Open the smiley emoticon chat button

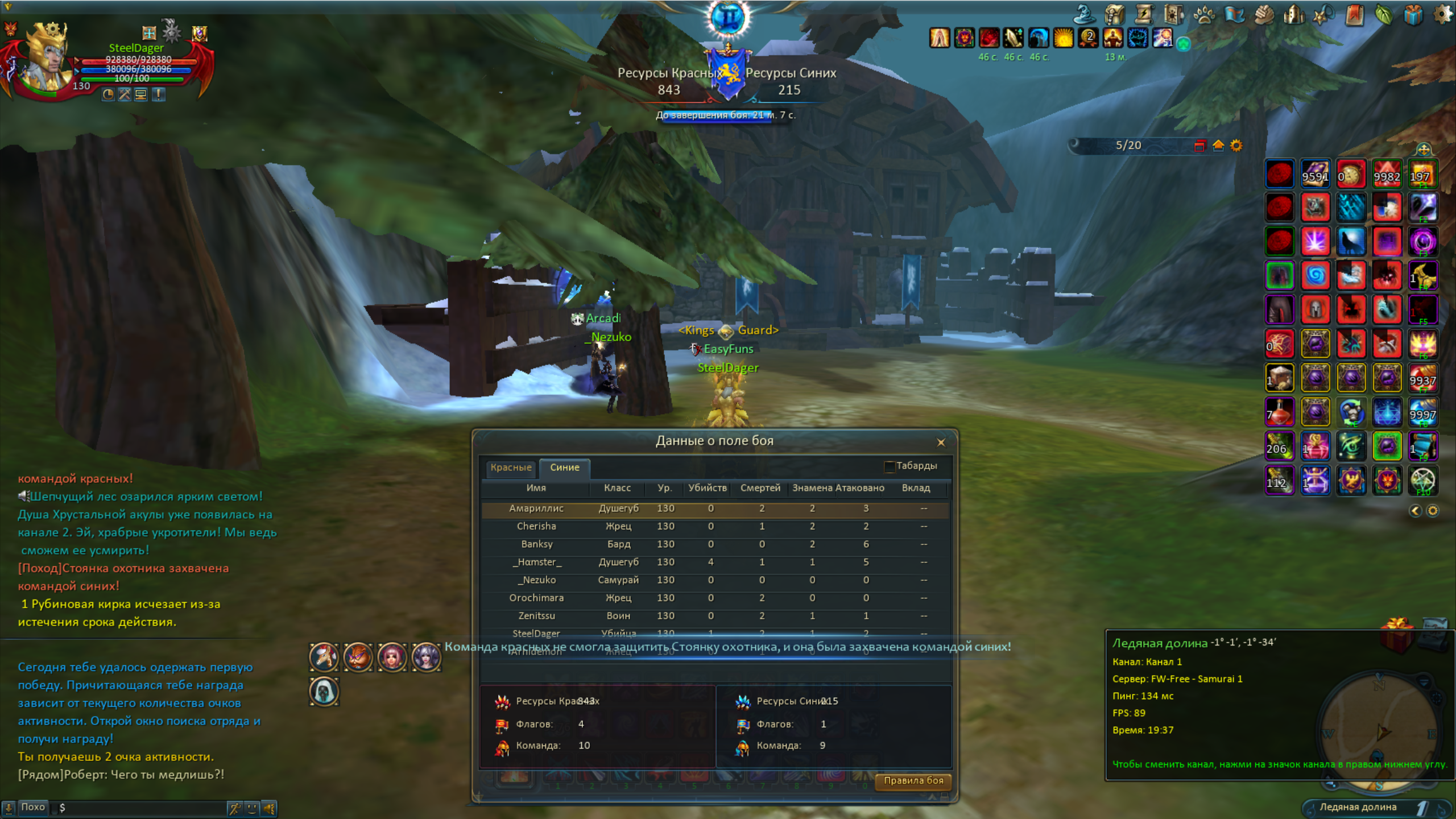(252, 808)
